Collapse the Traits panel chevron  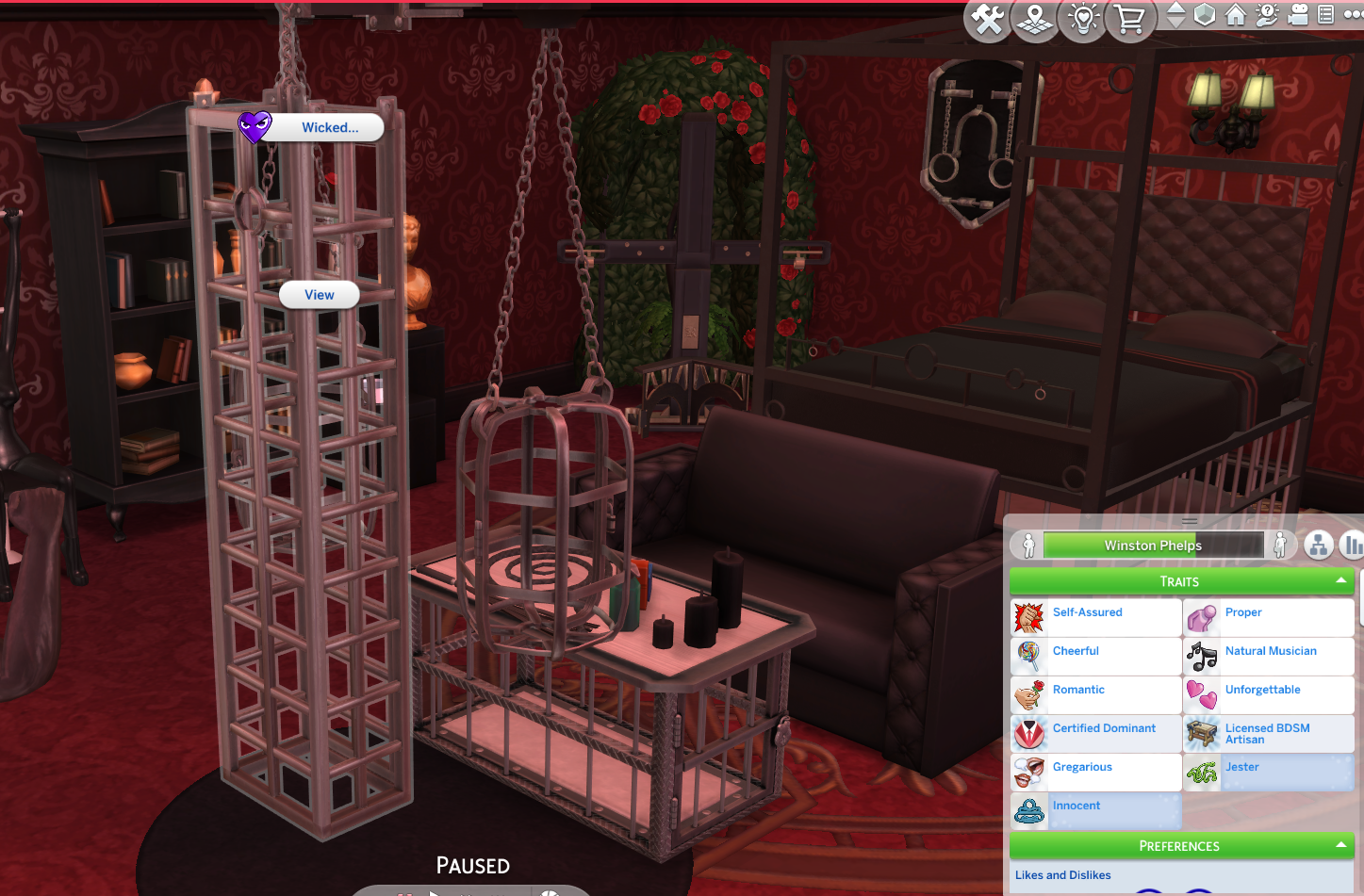coord(1342,580)
